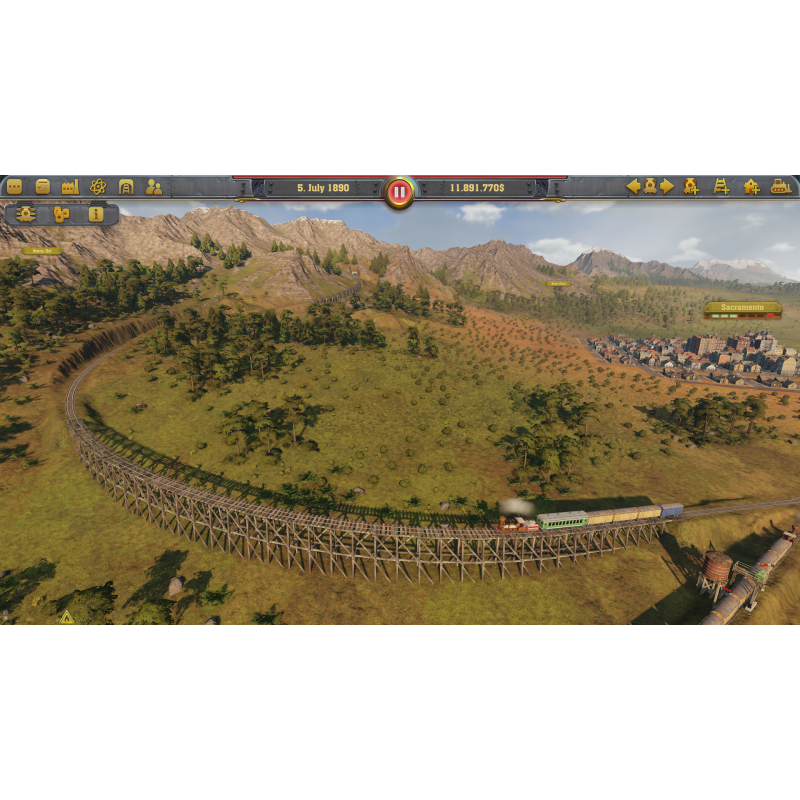Show the information panel
The image size is (800, 800).
coord(96,214)
